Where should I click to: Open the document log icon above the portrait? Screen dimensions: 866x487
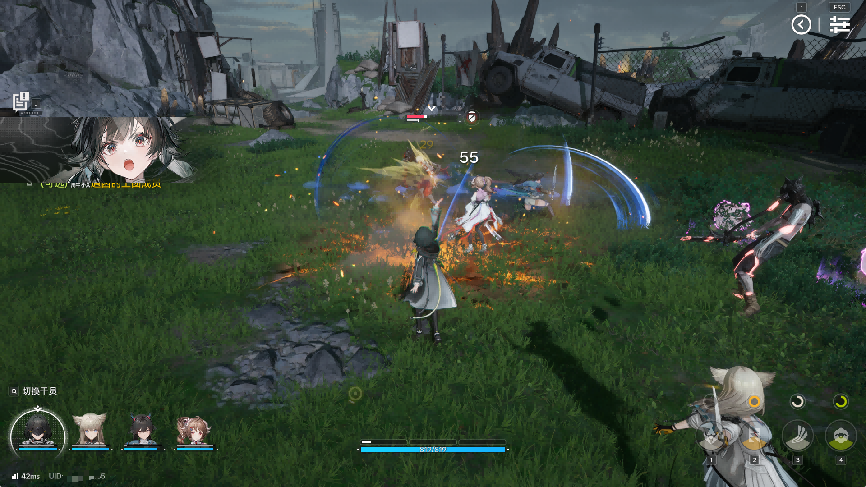click(21, 101)
